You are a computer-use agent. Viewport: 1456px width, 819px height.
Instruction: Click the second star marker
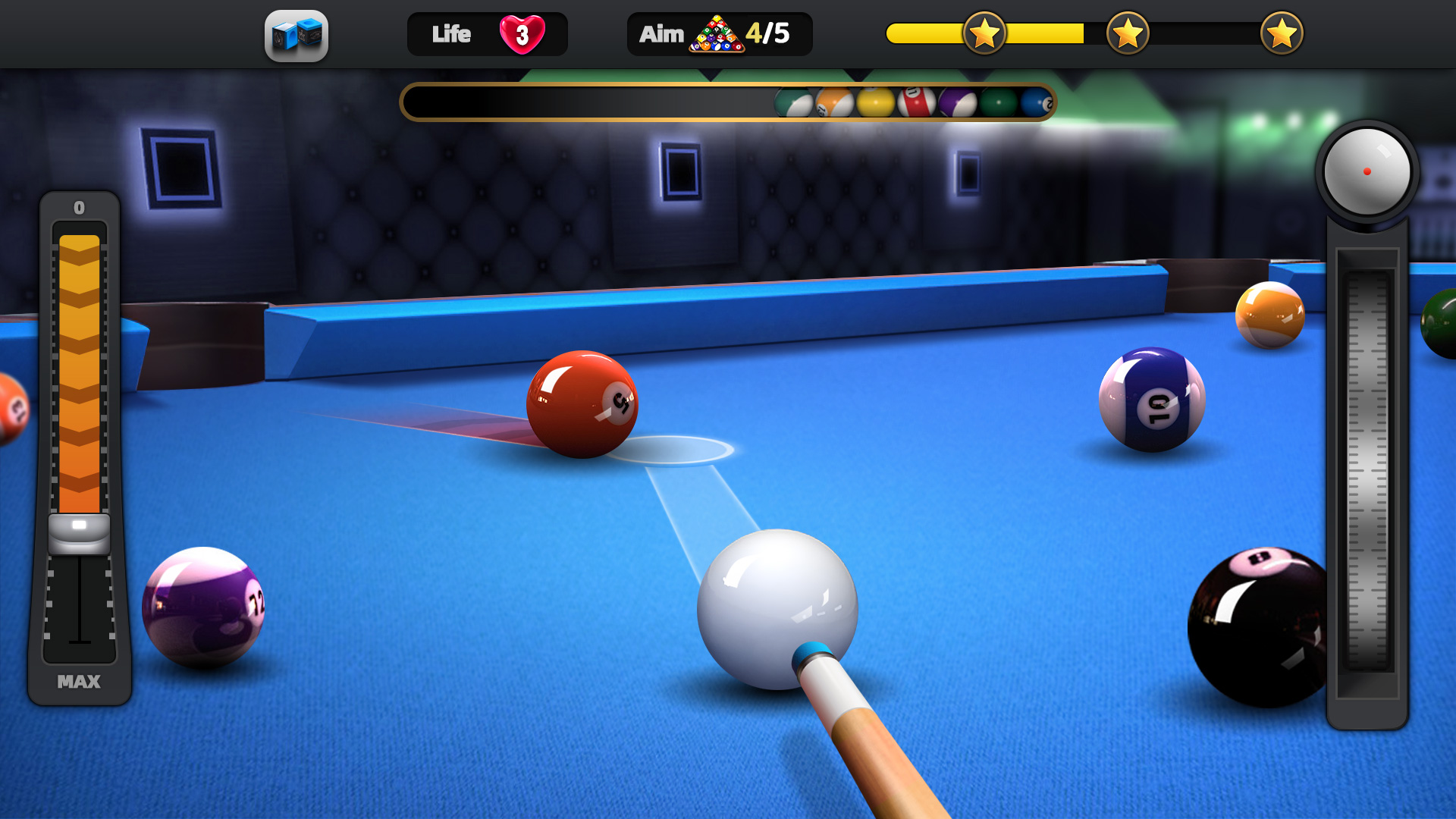pyautogui.click(x=1129, y=33)
